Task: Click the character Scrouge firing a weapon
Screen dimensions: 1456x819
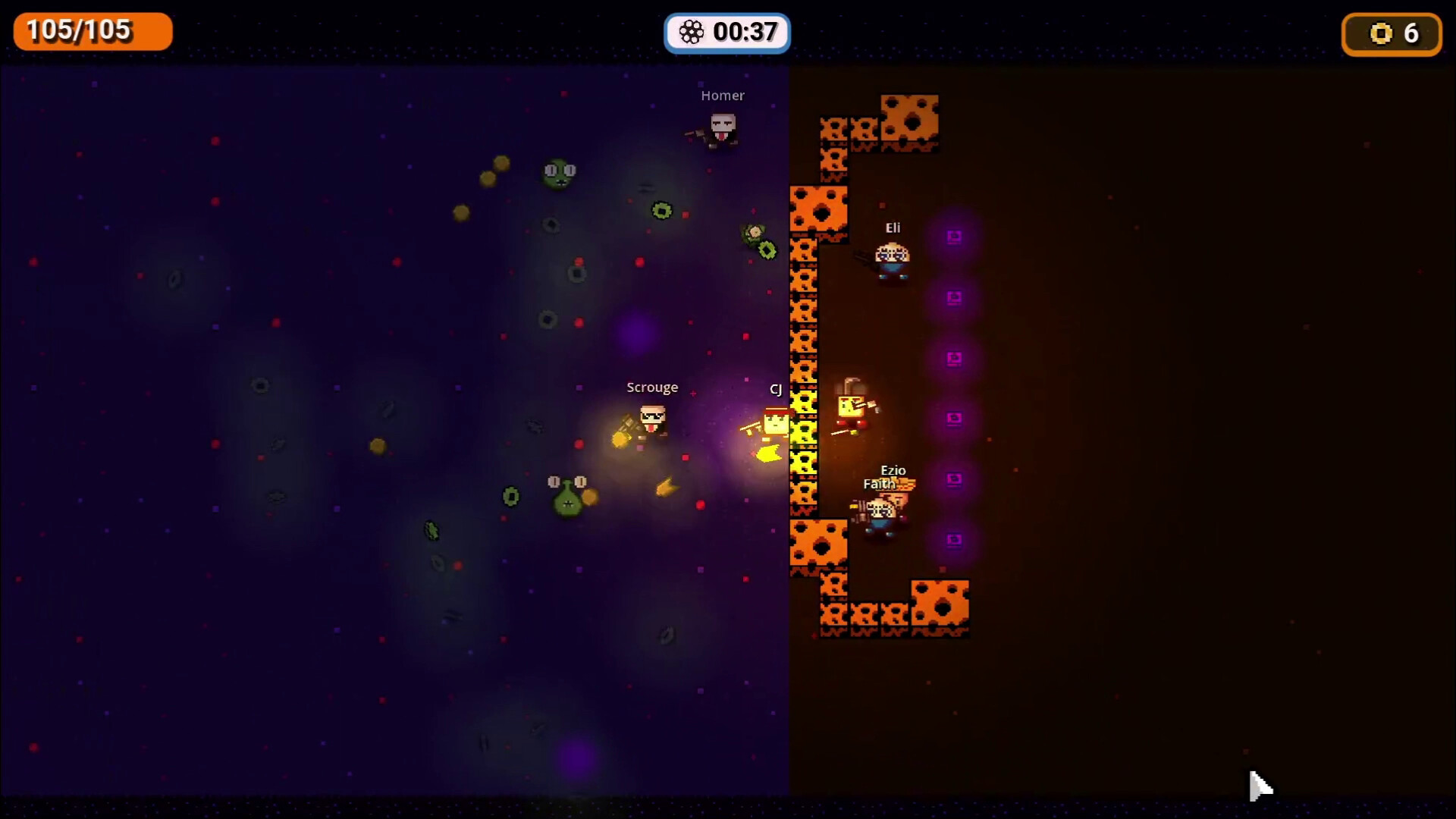Action: (651, 421)
